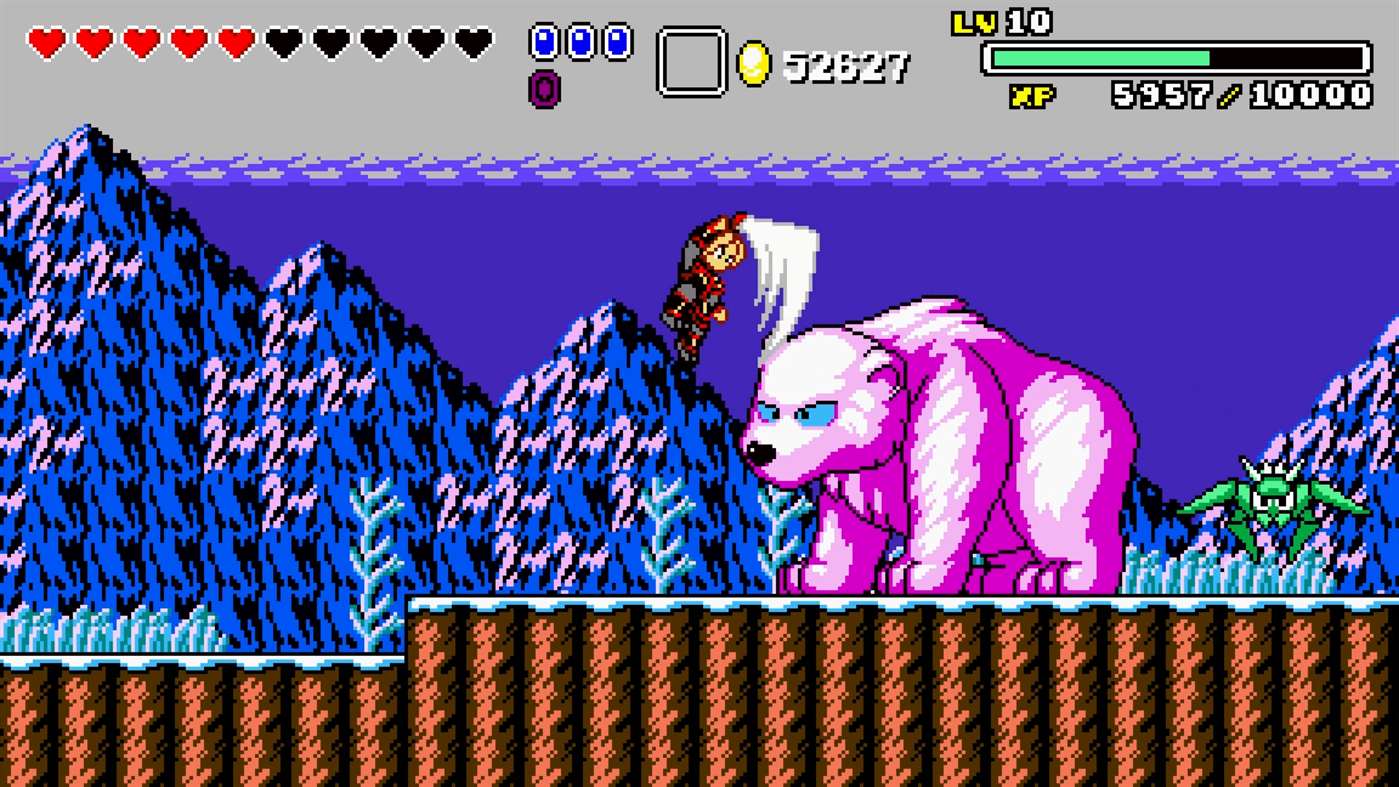Toggle the middle blue gem

pyautogui.click(x=581, y=40)
